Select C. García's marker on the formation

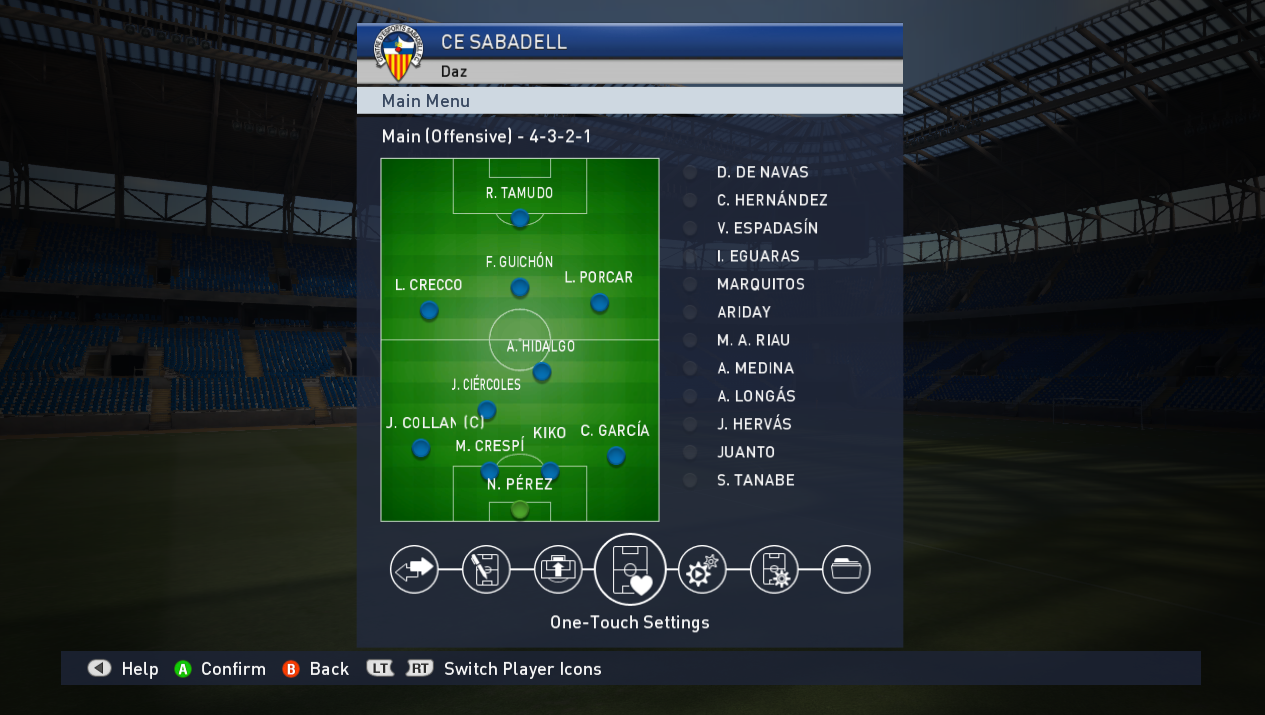616,456
